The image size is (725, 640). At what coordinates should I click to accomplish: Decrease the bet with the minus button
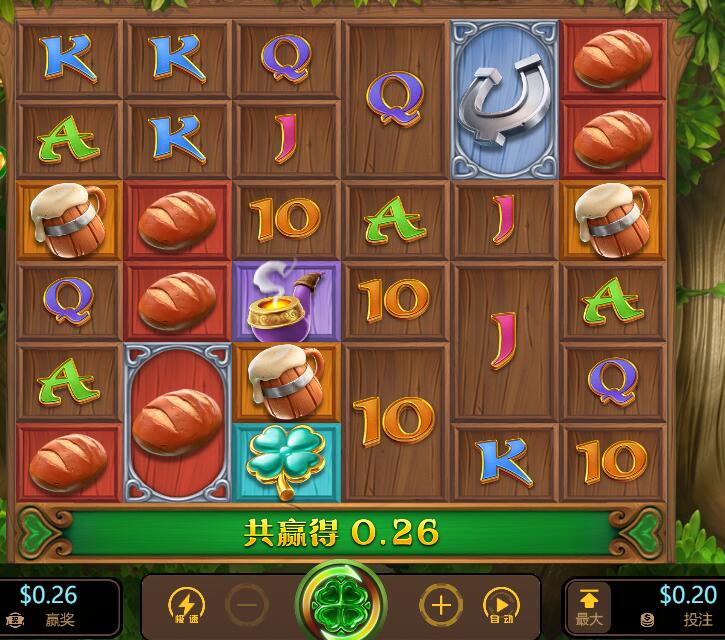click(246, 605)
